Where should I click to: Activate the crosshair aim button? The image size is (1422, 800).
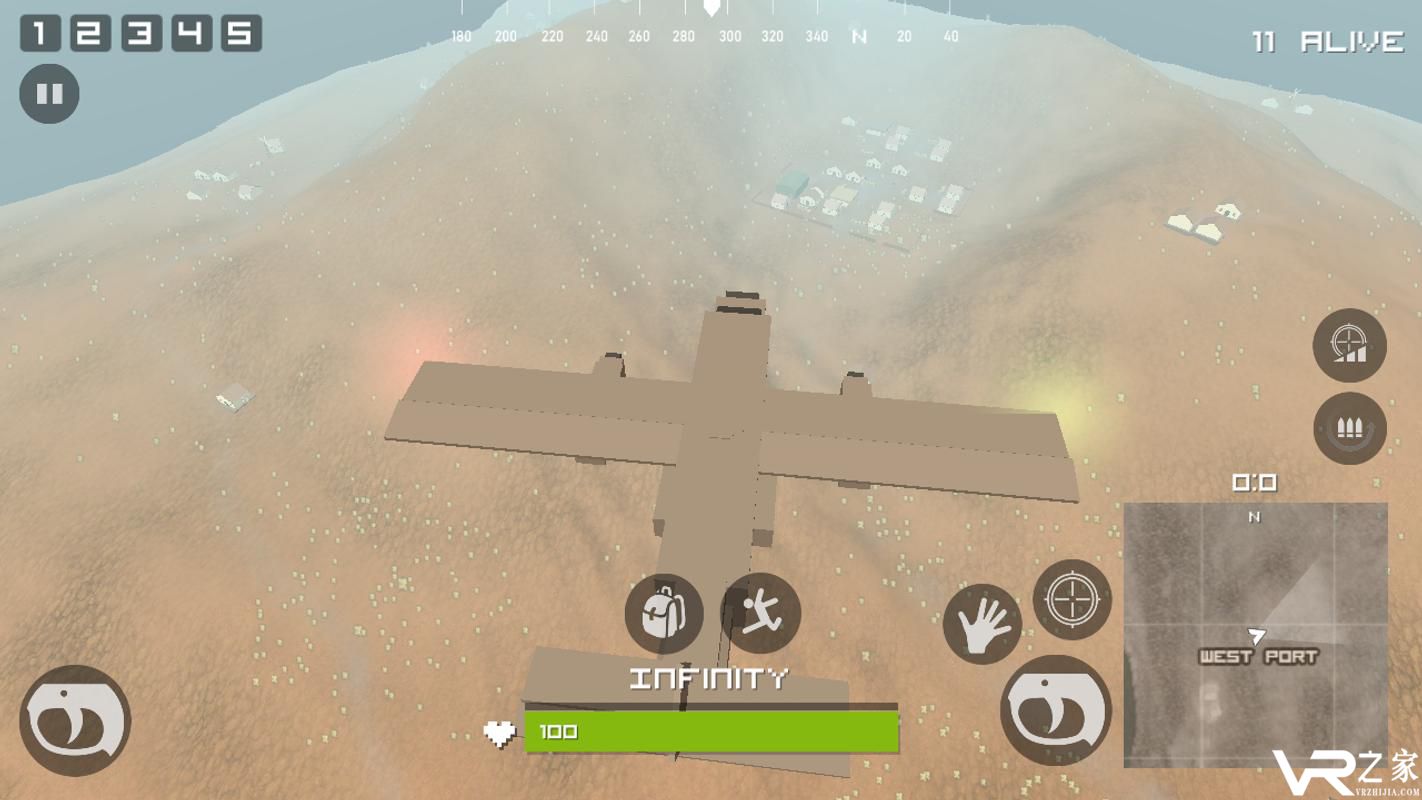[x=1071, y=600]
